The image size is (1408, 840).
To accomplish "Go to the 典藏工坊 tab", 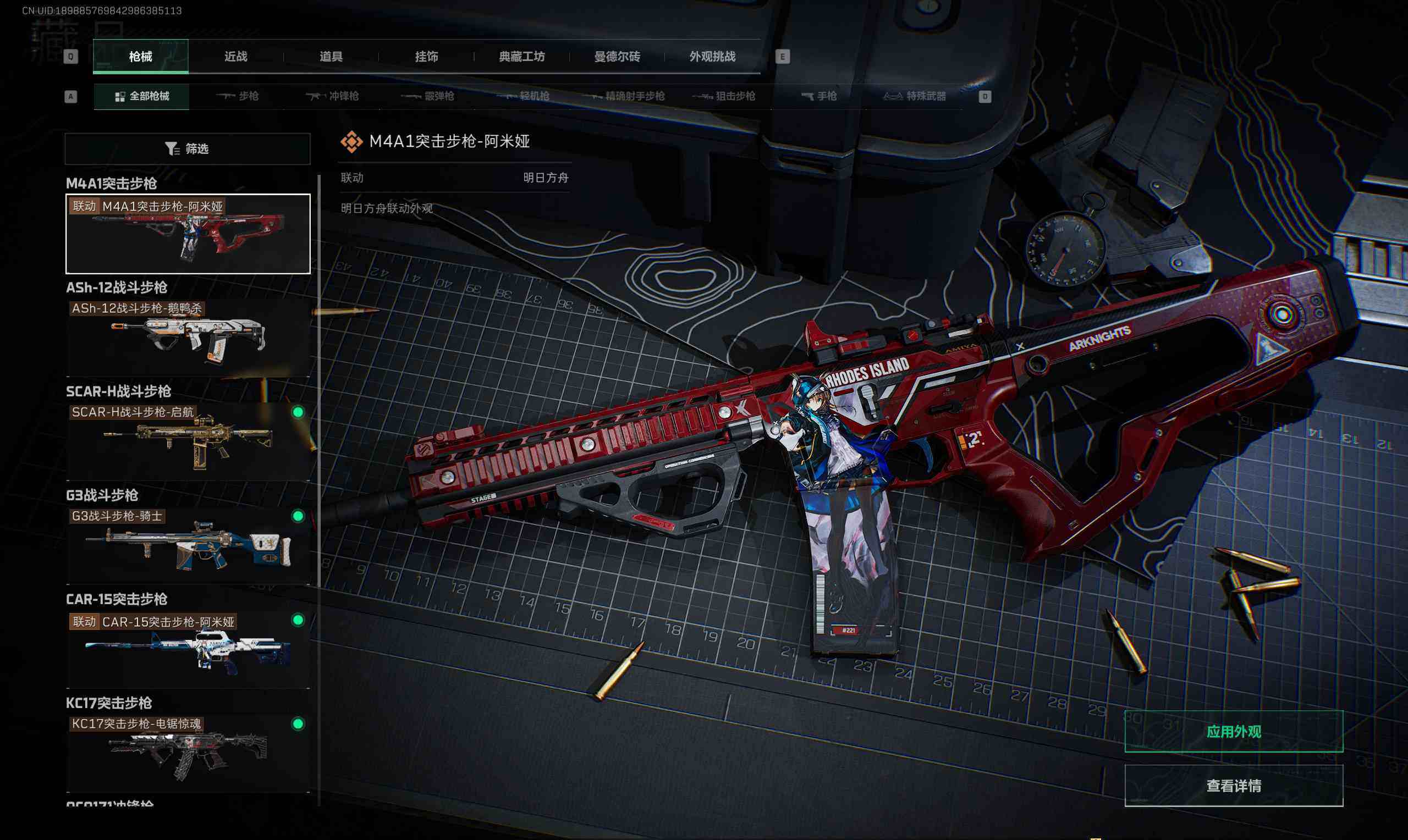I will point(521,57).
